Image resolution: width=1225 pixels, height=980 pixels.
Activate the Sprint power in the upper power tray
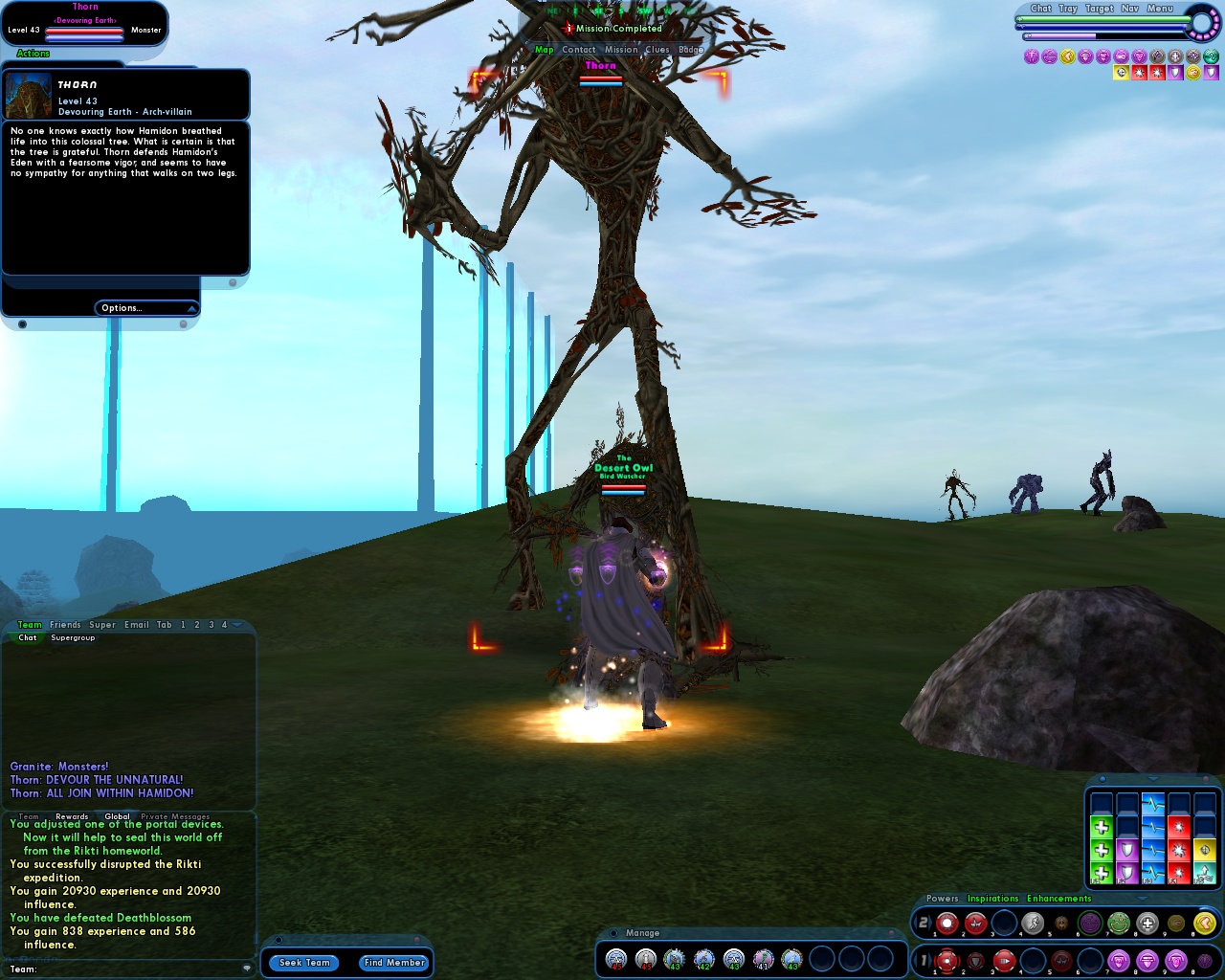click(1033, 922)
